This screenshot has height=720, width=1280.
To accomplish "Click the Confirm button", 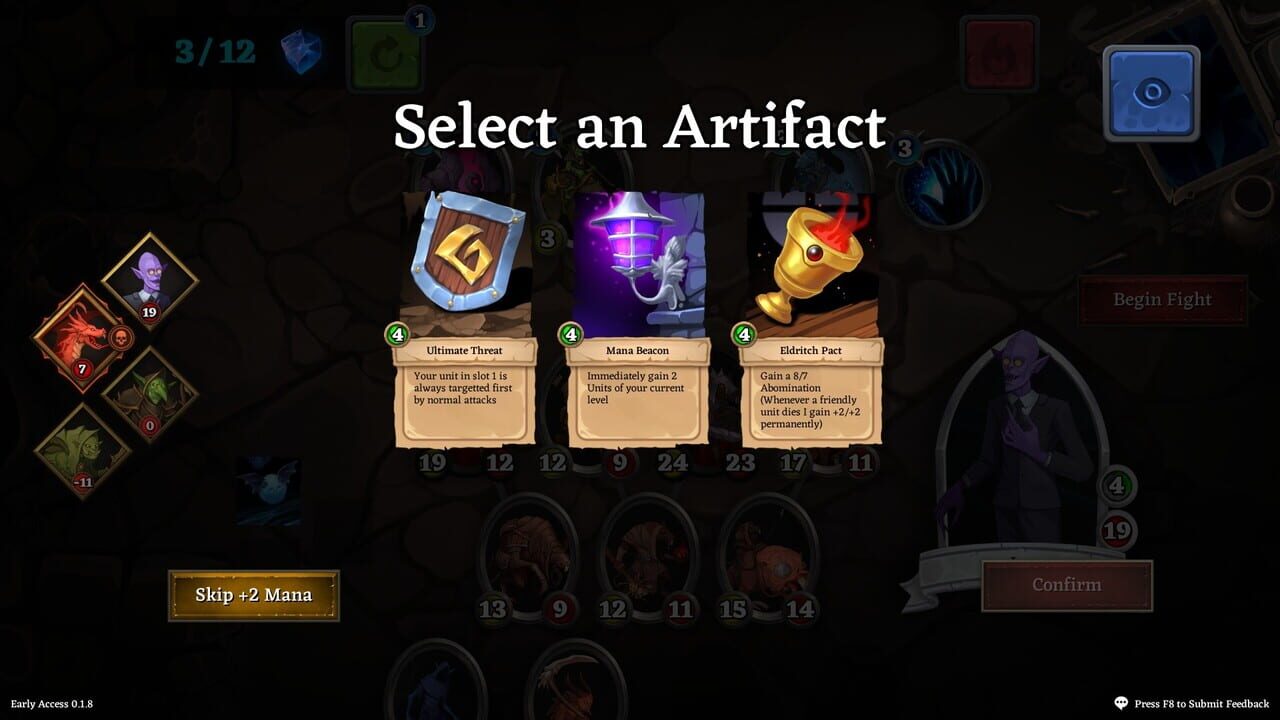I will pos(1068,586).
